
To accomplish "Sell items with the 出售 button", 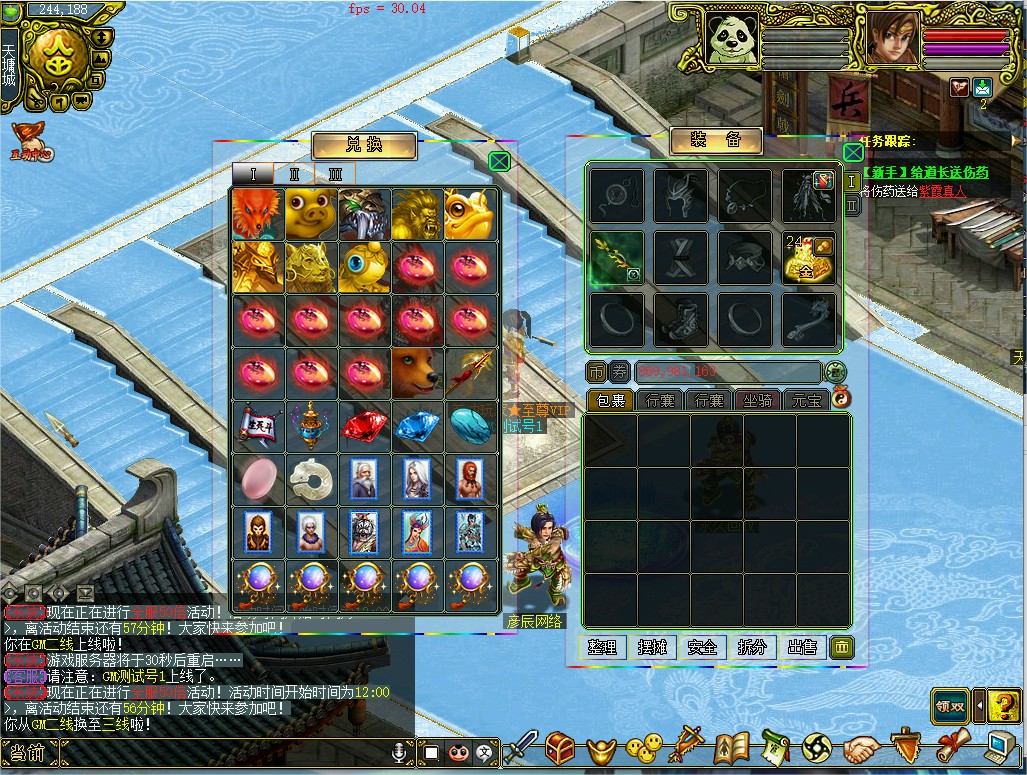I will tap(803, 647).
